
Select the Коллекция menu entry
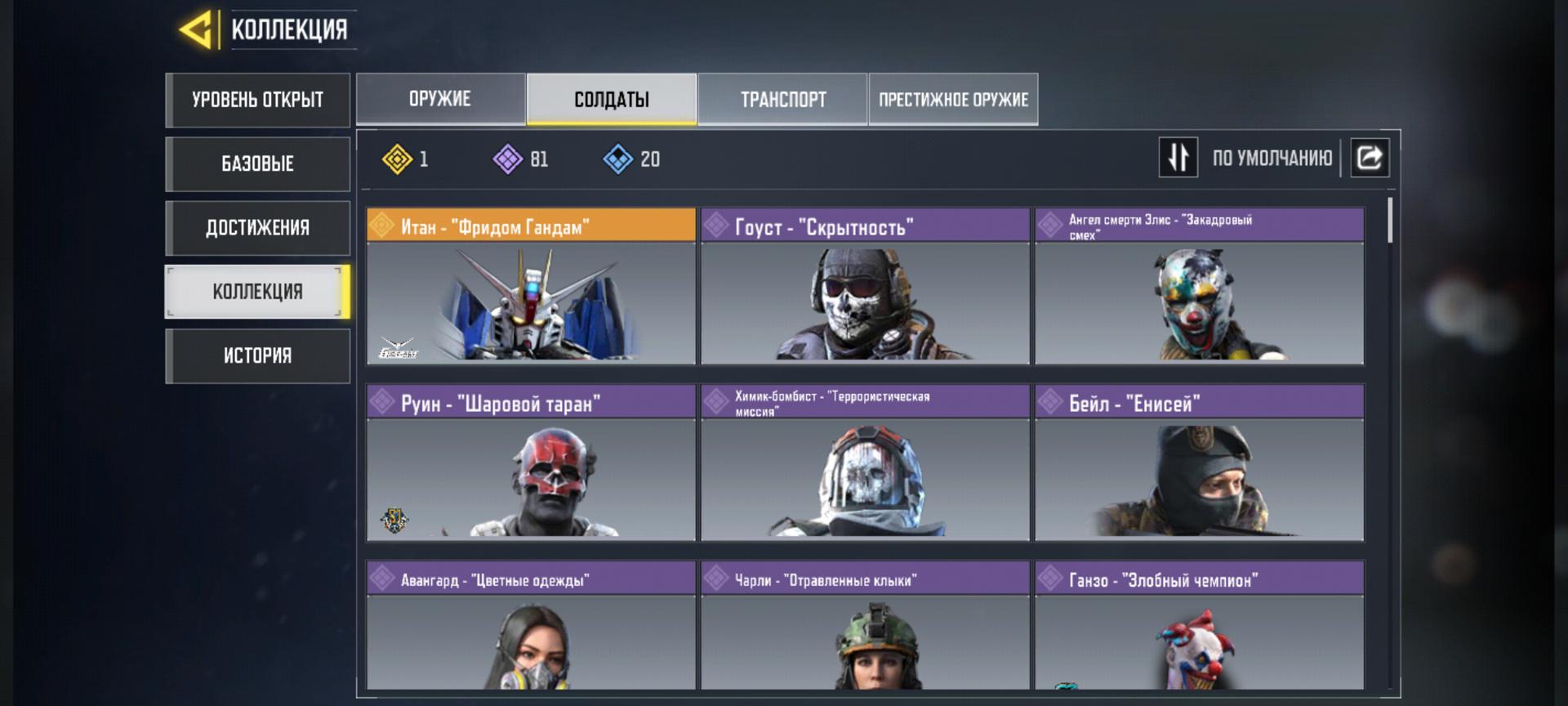coord(257,292)
